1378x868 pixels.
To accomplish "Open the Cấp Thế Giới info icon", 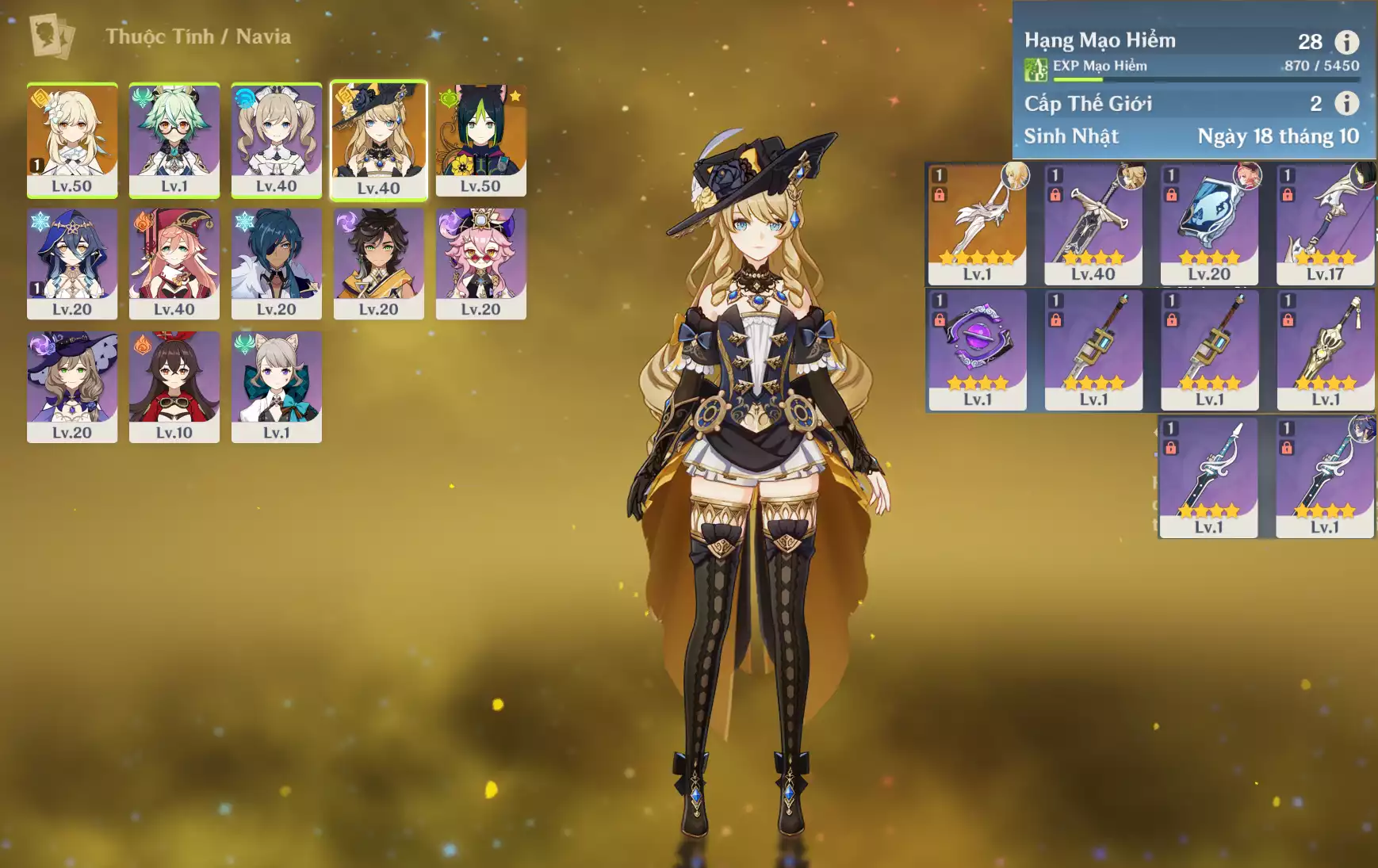I will (1346, 103).
